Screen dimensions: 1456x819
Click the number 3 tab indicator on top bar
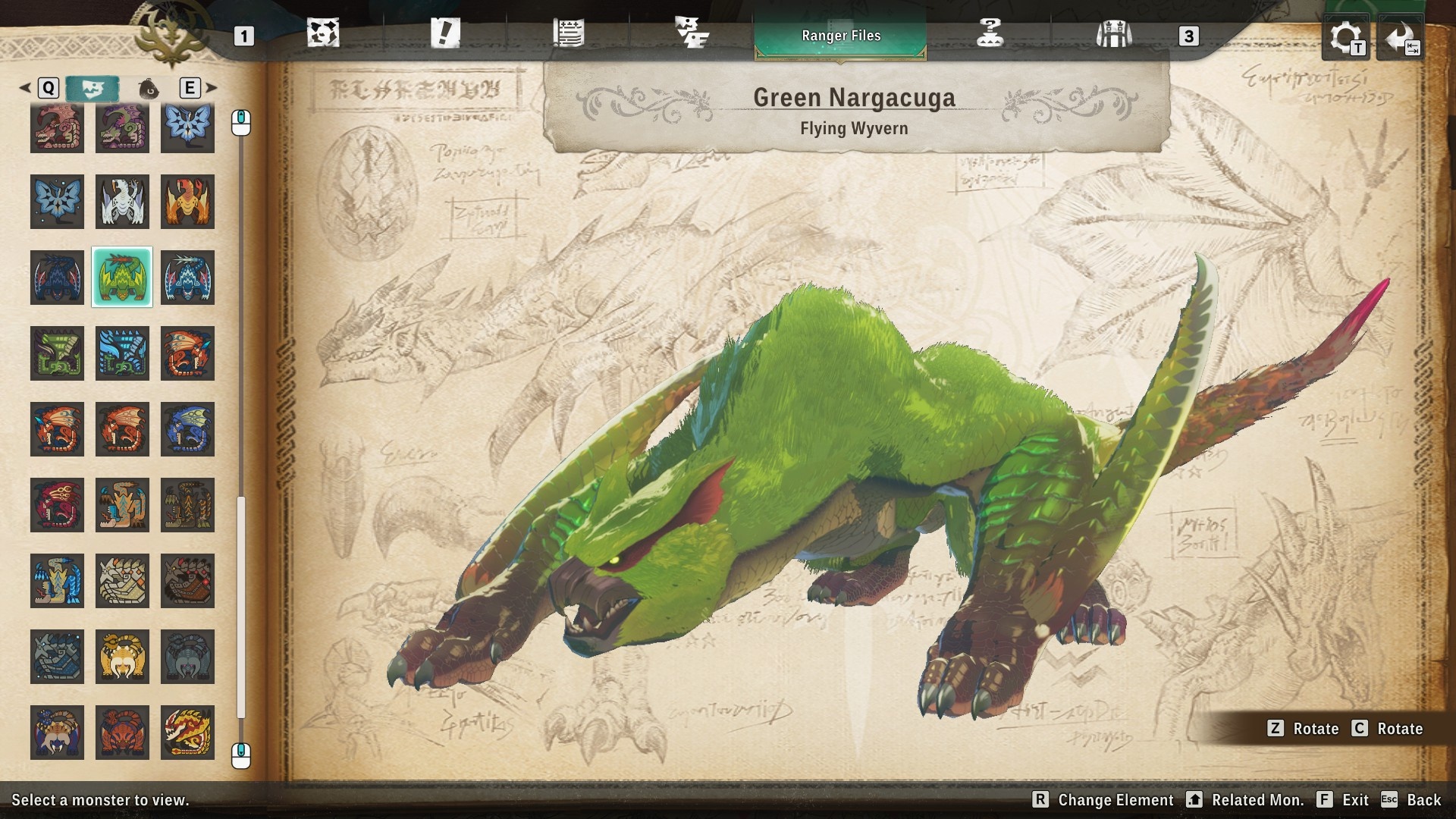pos(1189,34)
